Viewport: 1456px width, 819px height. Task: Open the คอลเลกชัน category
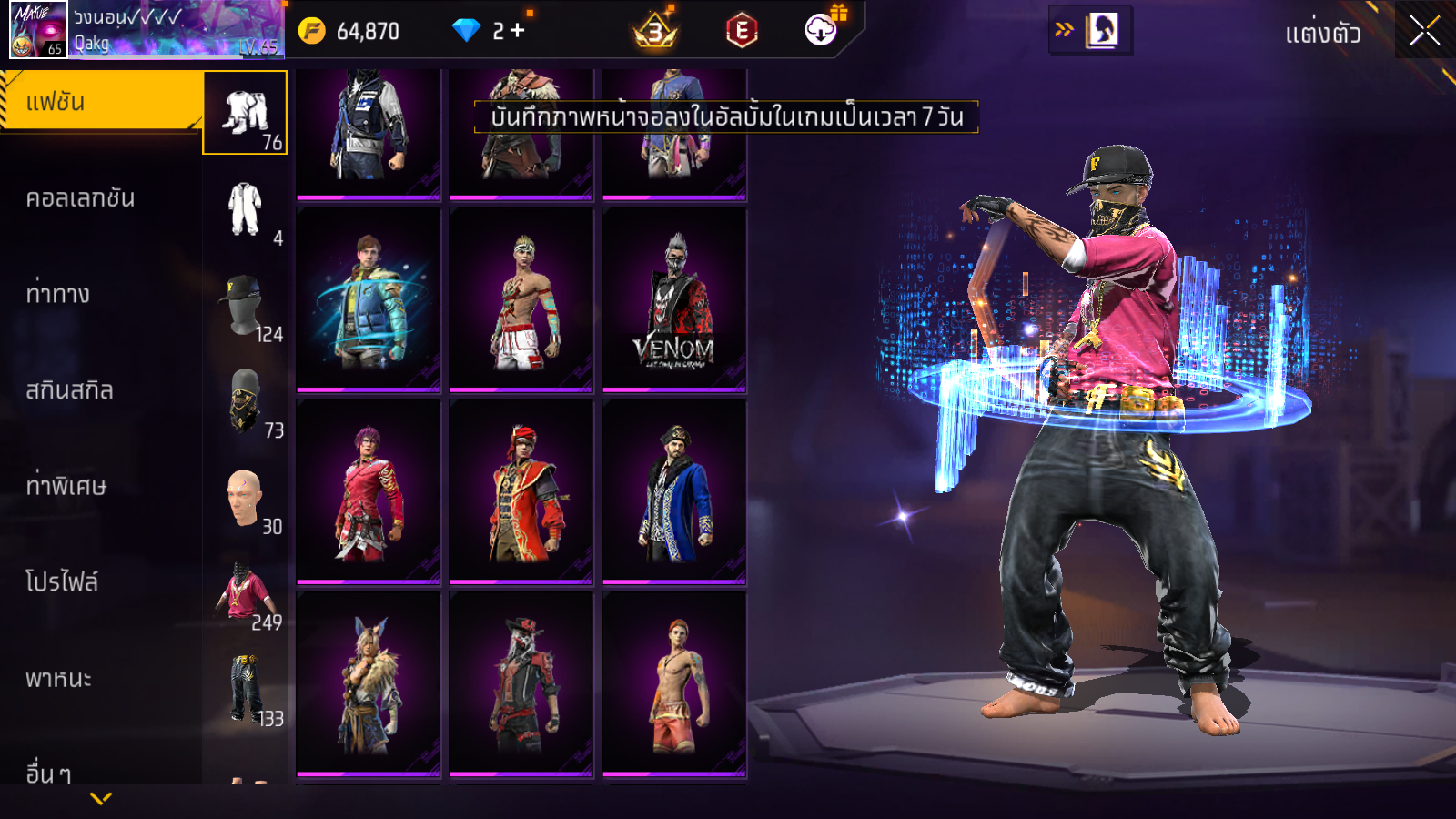coord(80,198)
